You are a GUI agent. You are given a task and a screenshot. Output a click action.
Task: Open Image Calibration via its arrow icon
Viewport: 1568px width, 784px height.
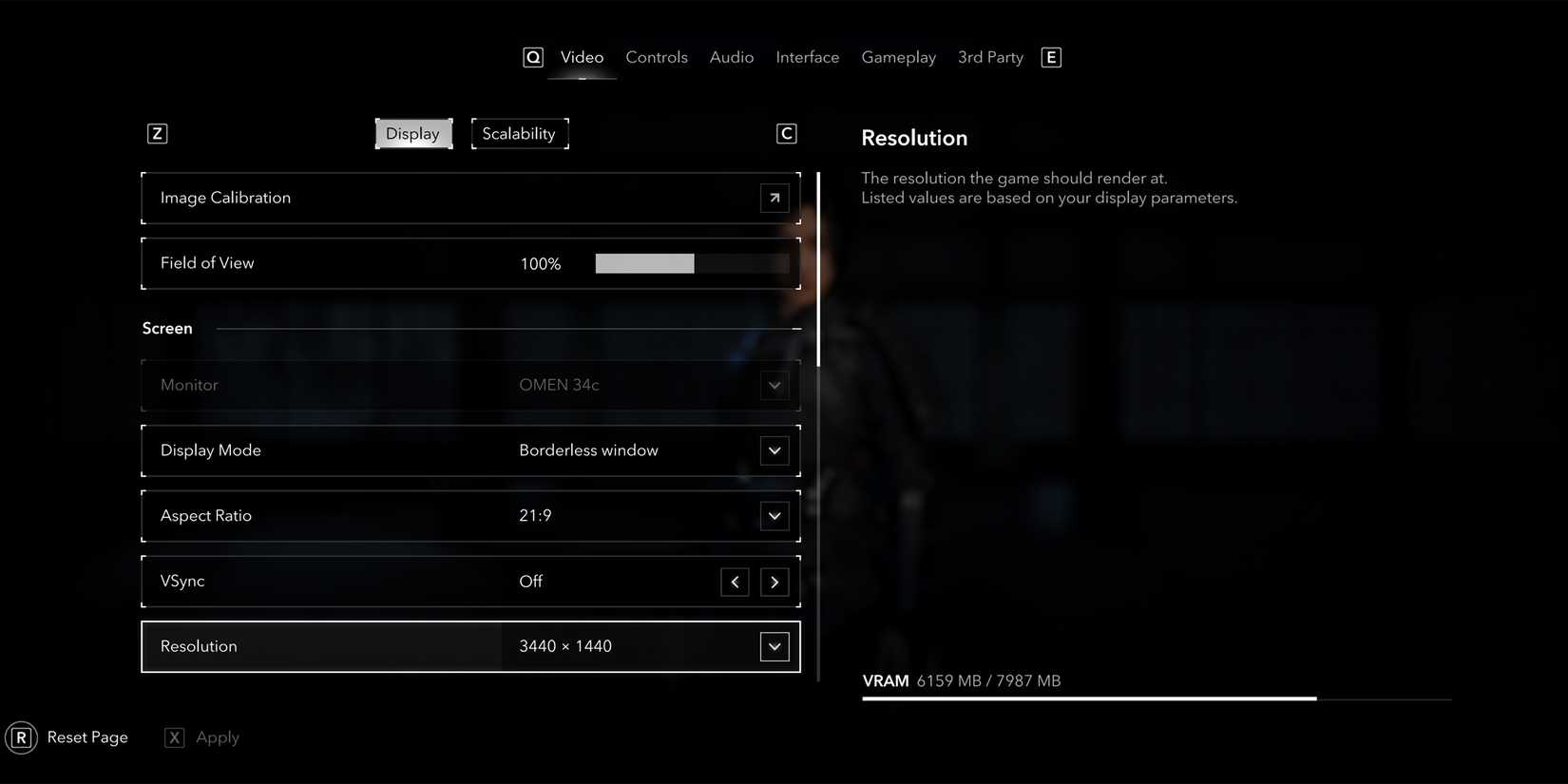(774, 198)
